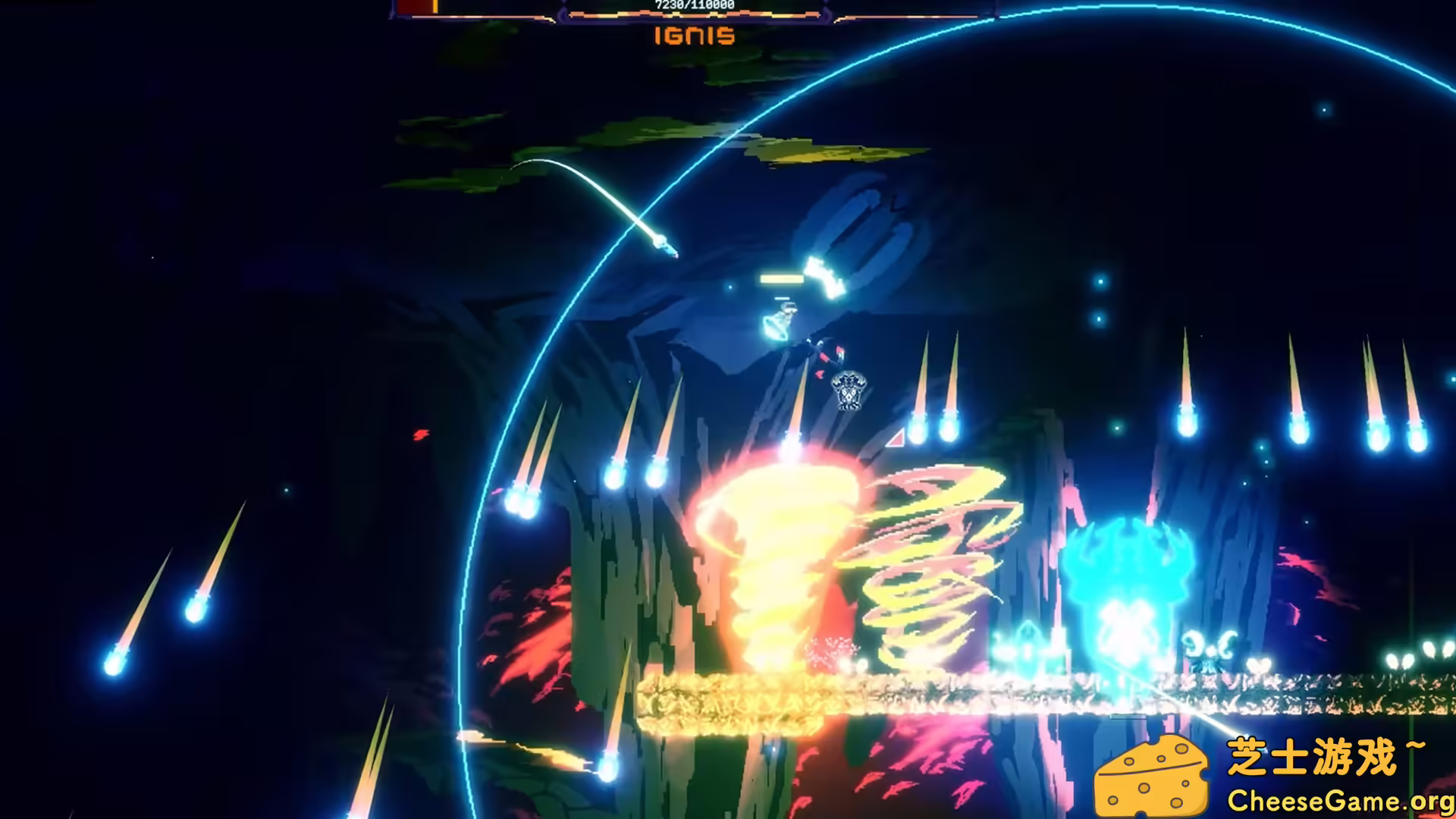Click the curved white projectile trail
The image size is (1456, 819).
[599, 193]
